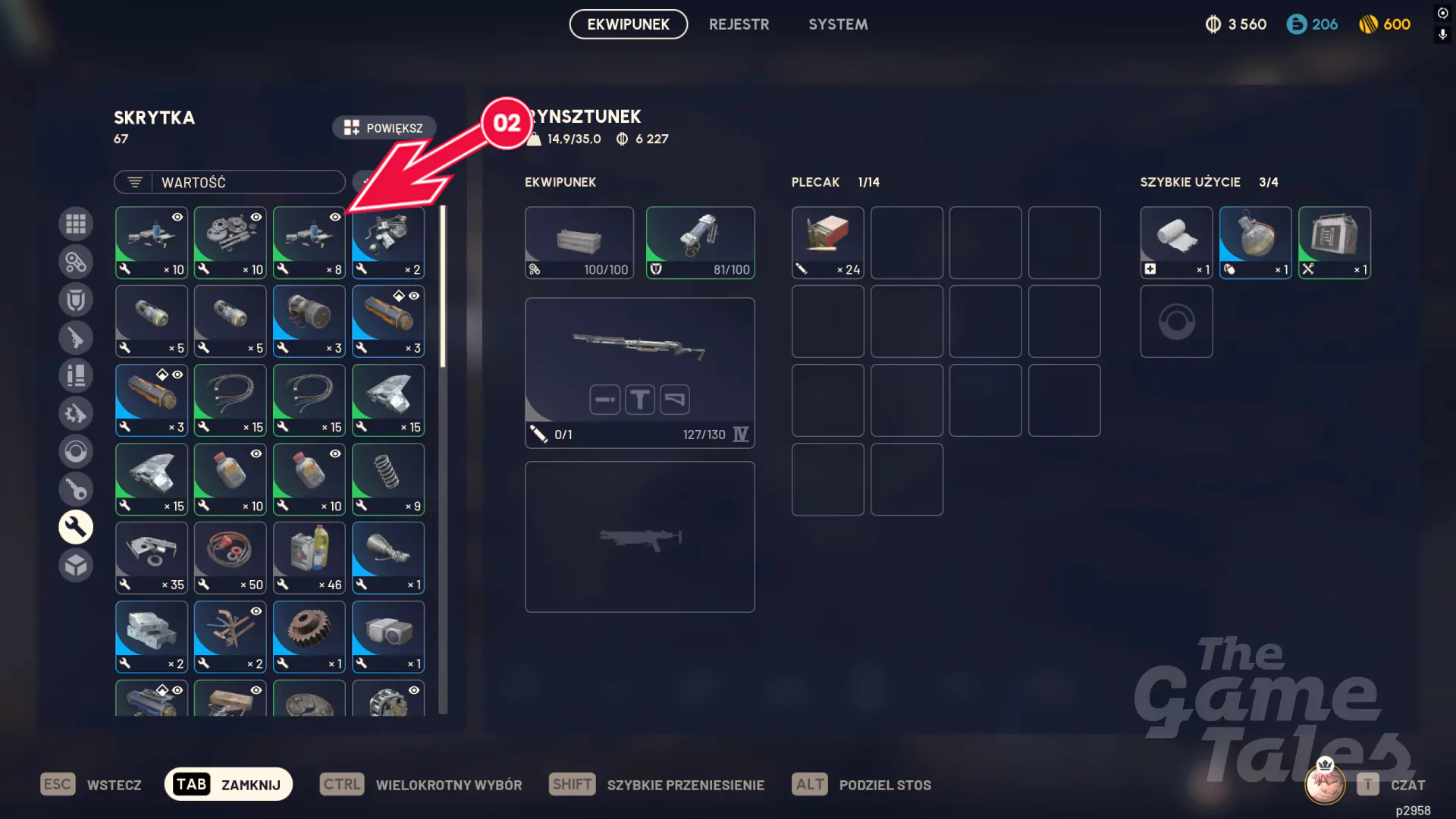Toggle the eye icon on the bottle stack
Screen dimensions: 1456x819
coord(256,453)
